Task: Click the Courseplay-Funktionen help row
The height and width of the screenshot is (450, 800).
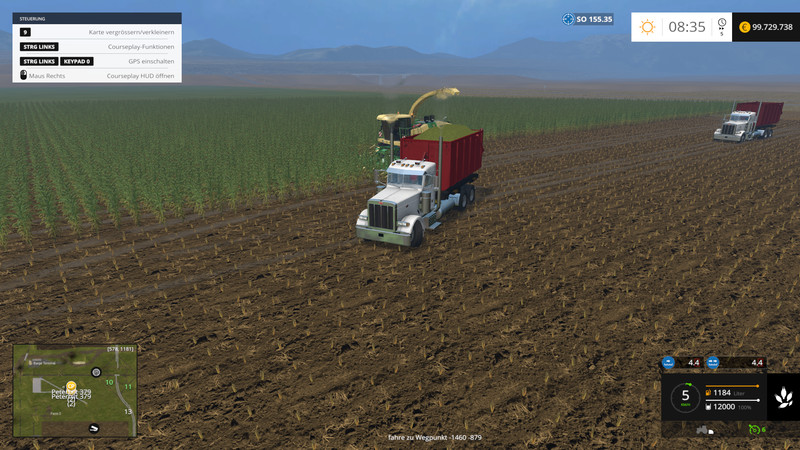Action: coord(97,47)
